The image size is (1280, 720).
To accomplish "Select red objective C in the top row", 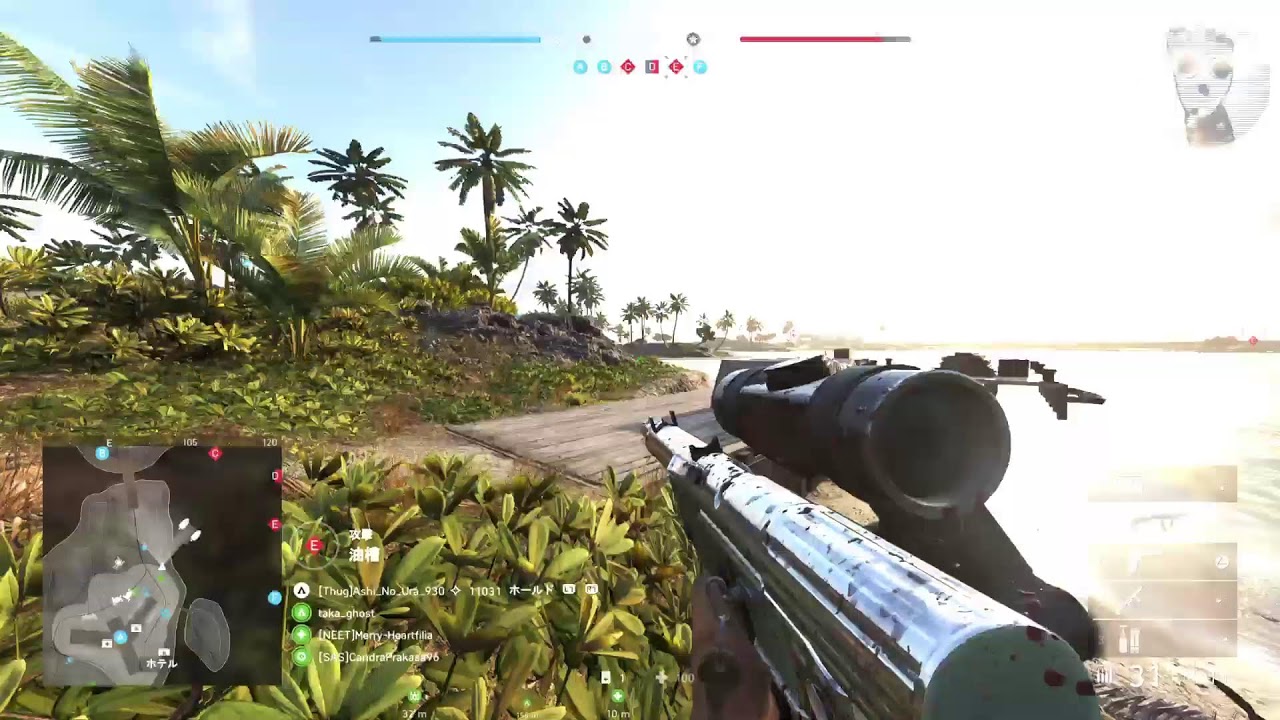I will (x=628, y=67).
